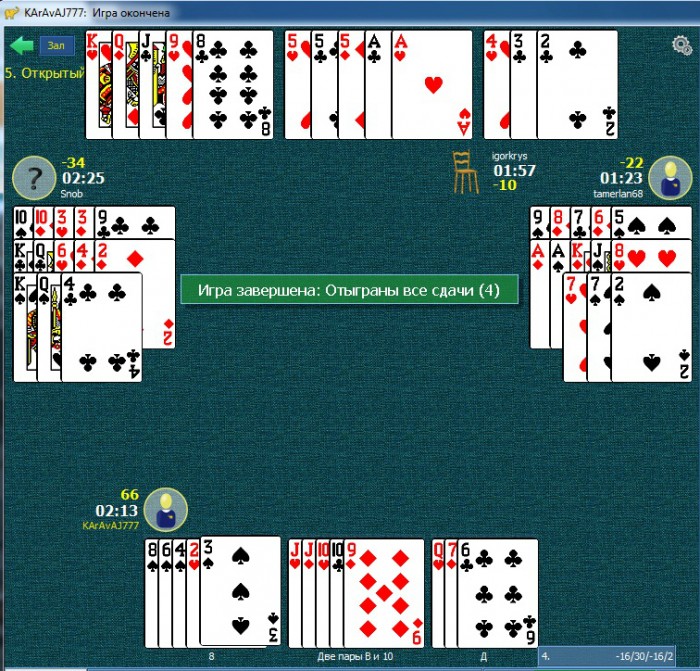Open the score summary box "-16/30/-16/2"
The height and width of the screenshot is (671, 700).
616,657
